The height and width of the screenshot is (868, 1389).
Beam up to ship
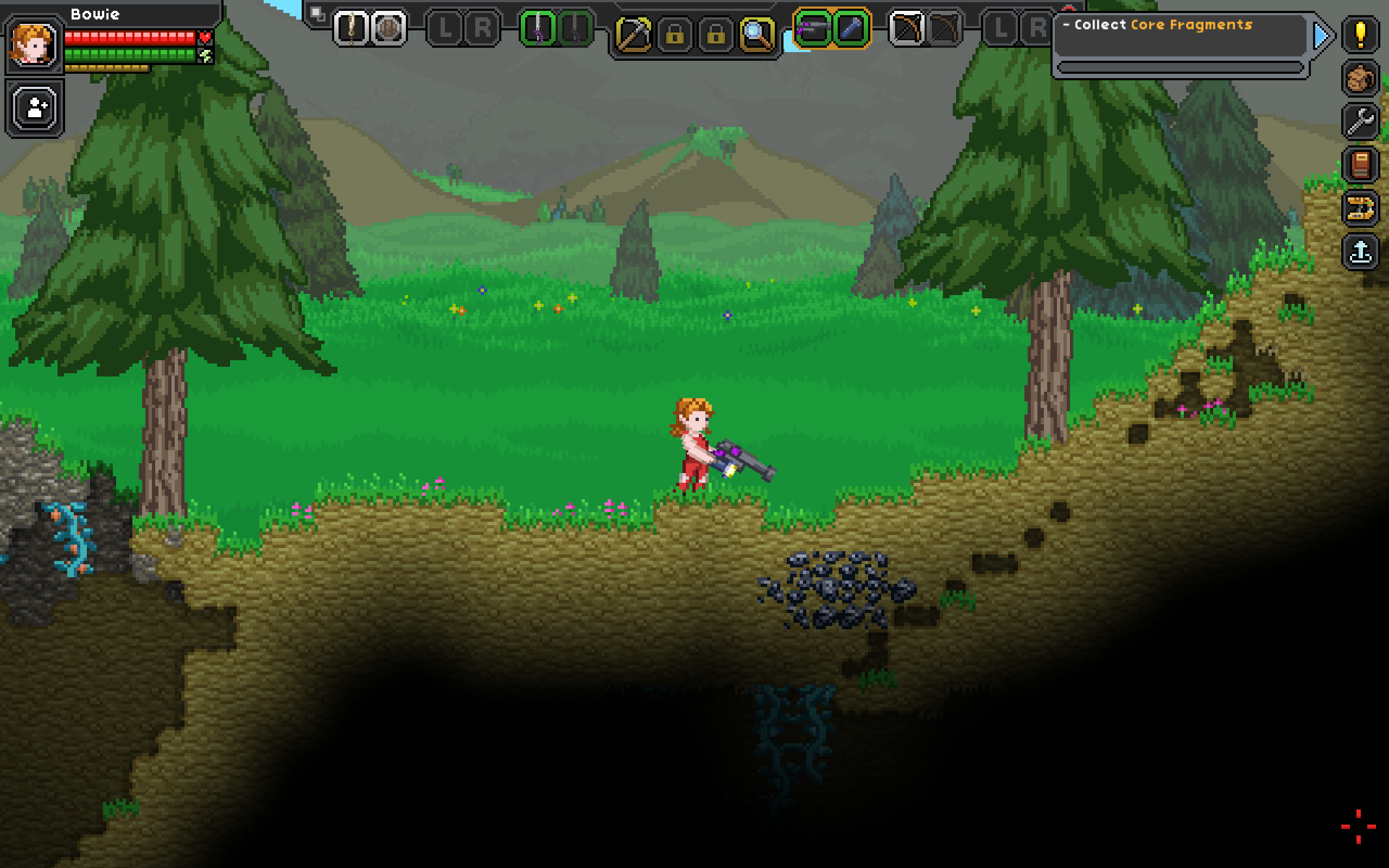click(x=1360, y=251)
